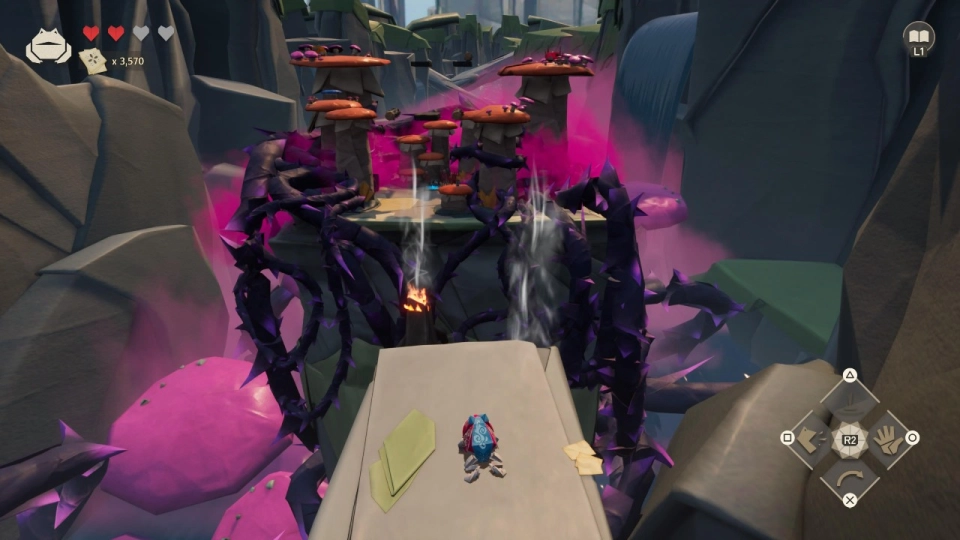Activate the paper boat ability
The width and height of the screenshot is (960, 540).
[x=849, y=404]
